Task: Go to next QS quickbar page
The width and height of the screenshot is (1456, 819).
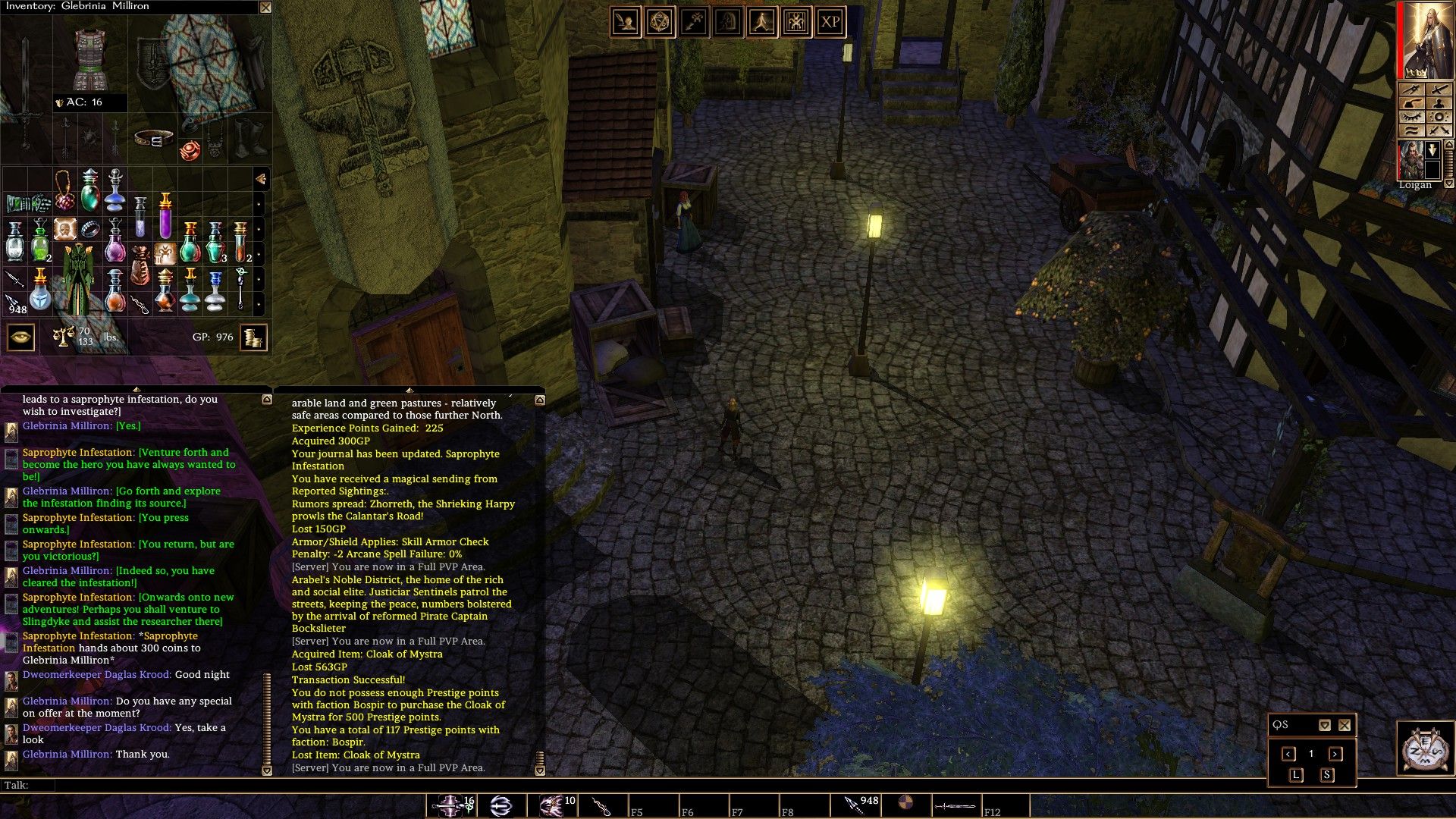Action: 1335,754
